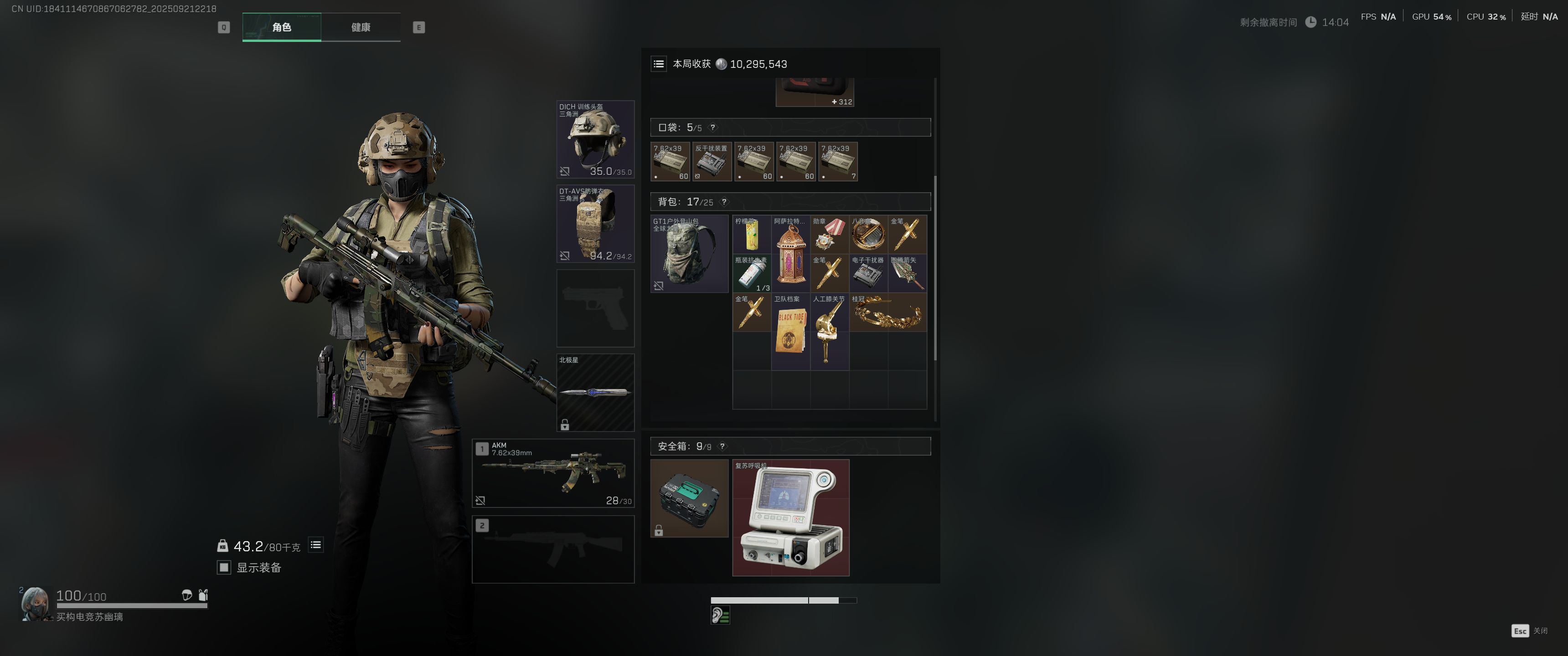
Task: Open the weight details list icon
Action: pyautogui.click(x=315, y=545)
